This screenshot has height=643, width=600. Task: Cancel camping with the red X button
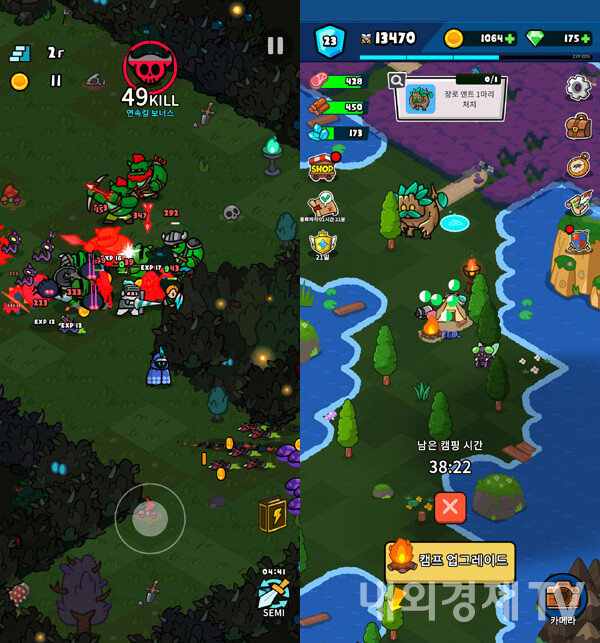tap(450, 507)
